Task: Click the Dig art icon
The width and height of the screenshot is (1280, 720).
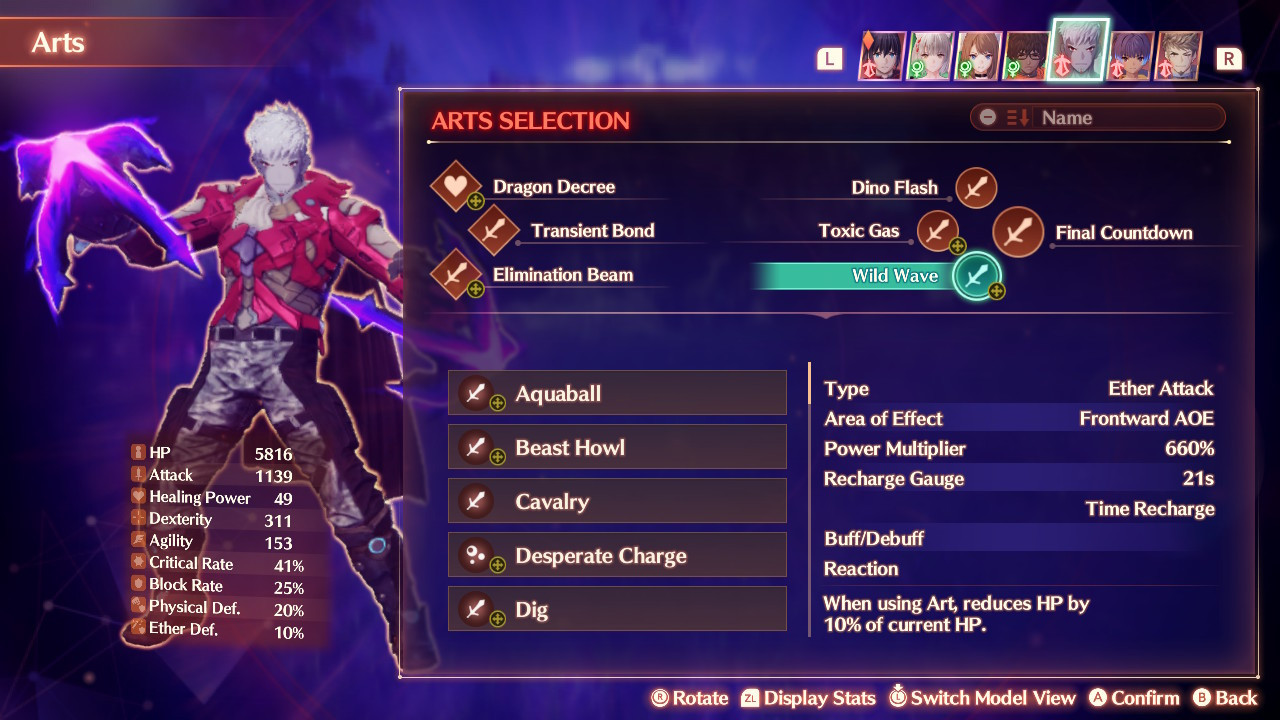Action: (474, 608)
